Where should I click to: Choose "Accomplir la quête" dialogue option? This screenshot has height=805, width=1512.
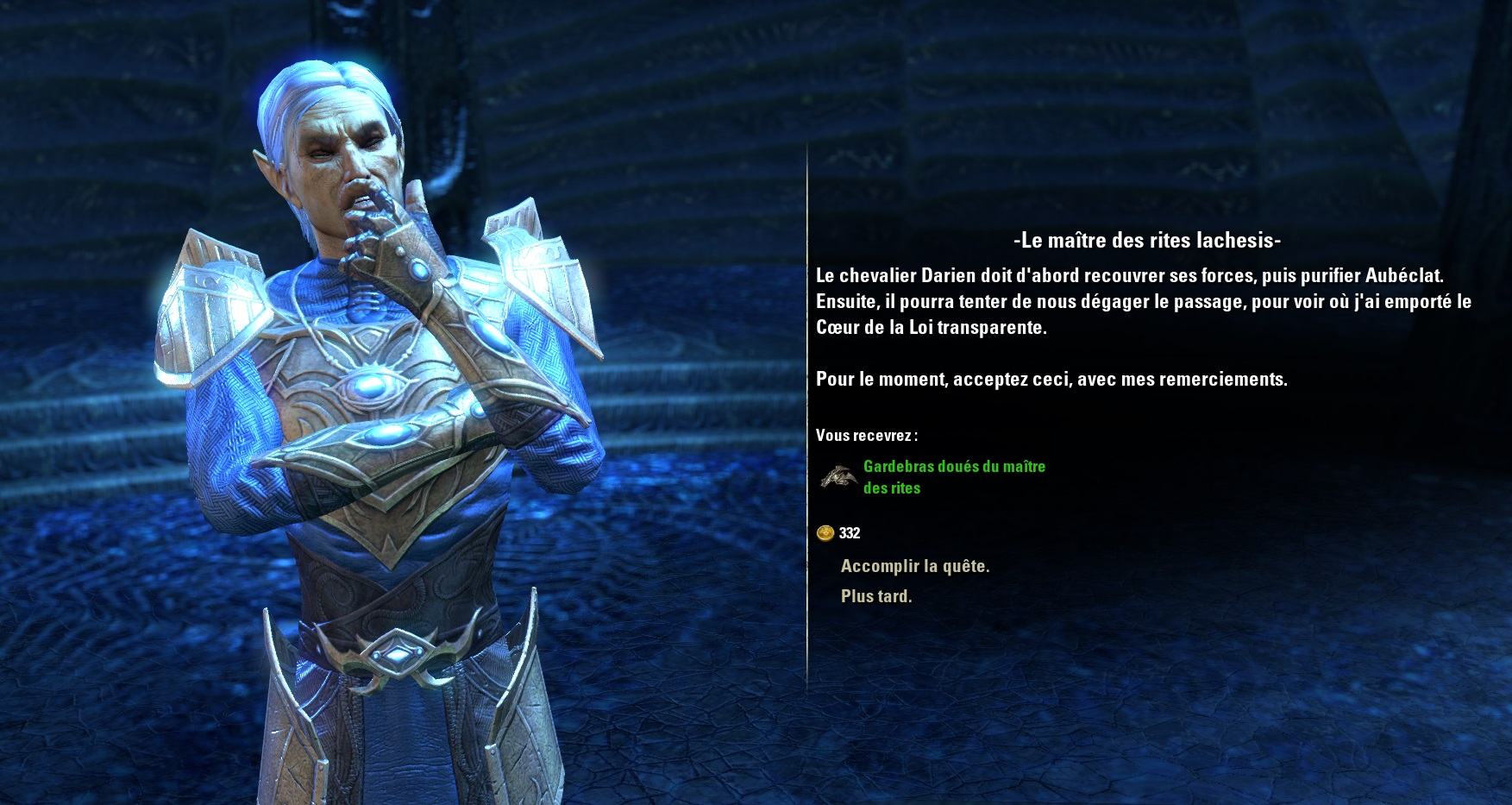coord(914,566)
